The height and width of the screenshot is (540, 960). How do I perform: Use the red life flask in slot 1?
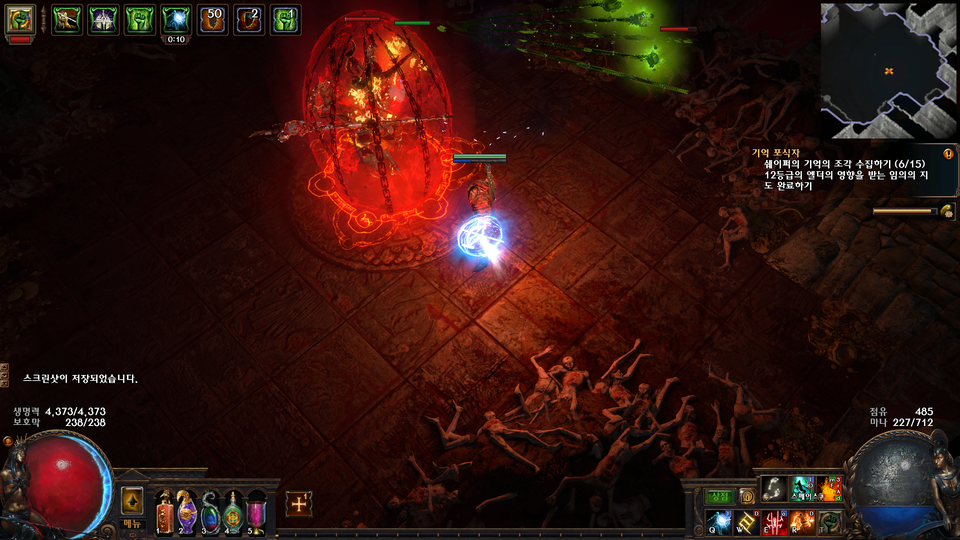164,510
